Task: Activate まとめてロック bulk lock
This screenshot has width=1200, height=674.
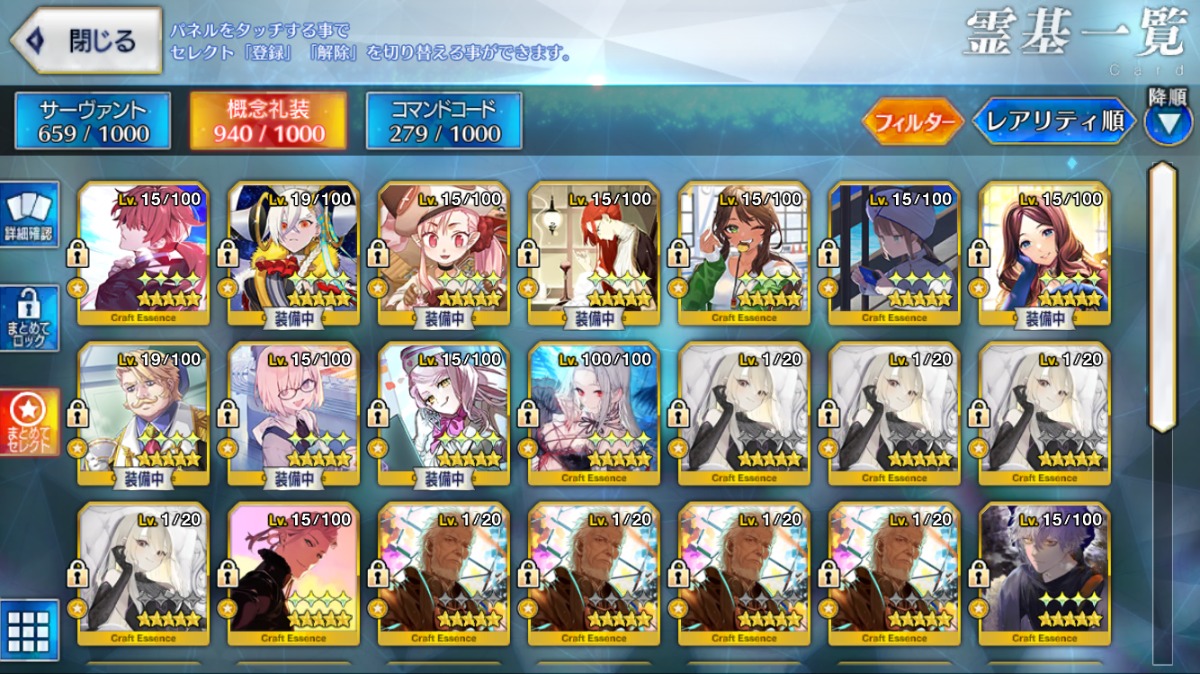Action: click(30, 319)
